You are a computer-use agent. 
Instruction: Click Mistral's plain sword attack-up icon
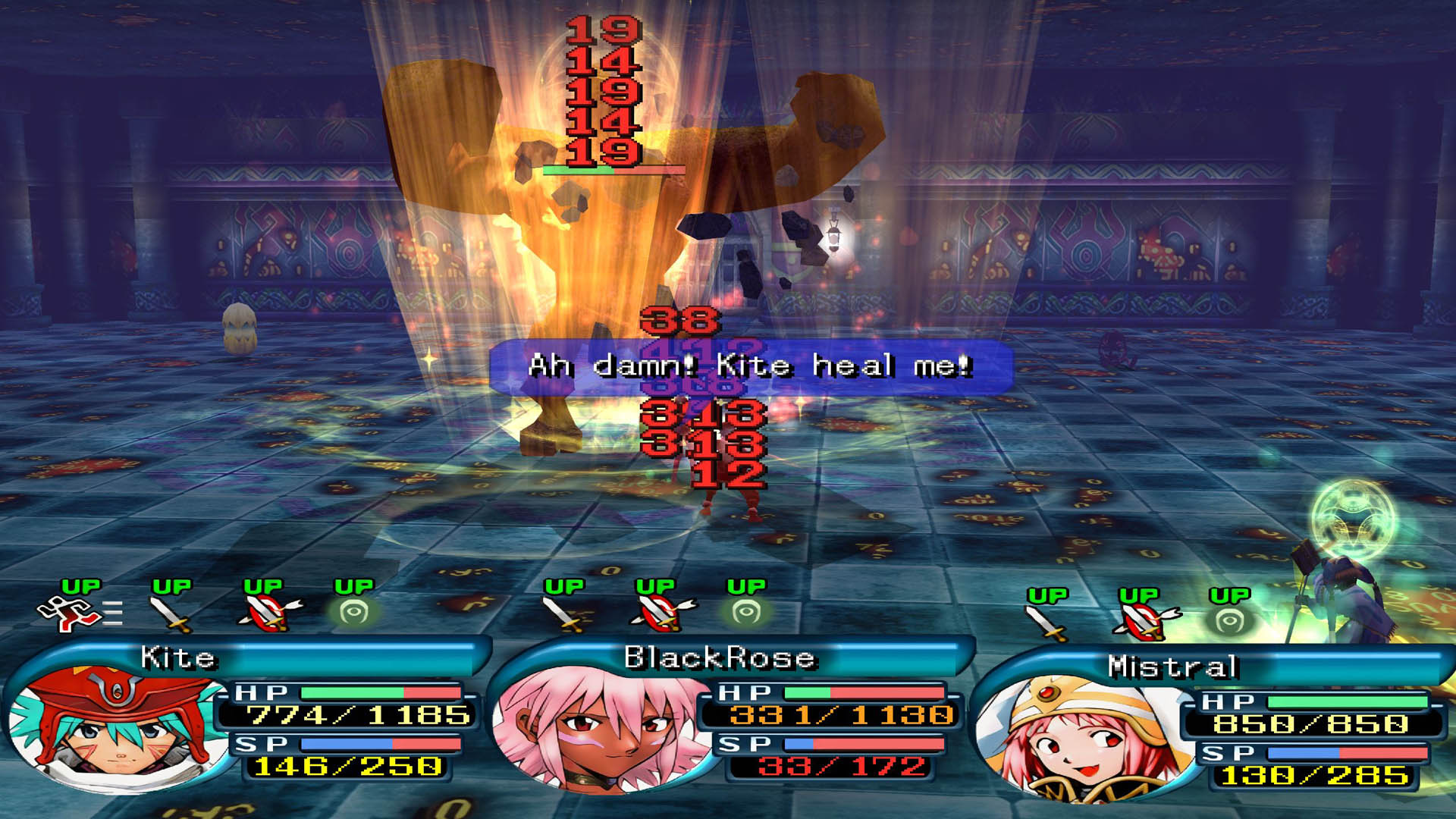coord(1046,623)
